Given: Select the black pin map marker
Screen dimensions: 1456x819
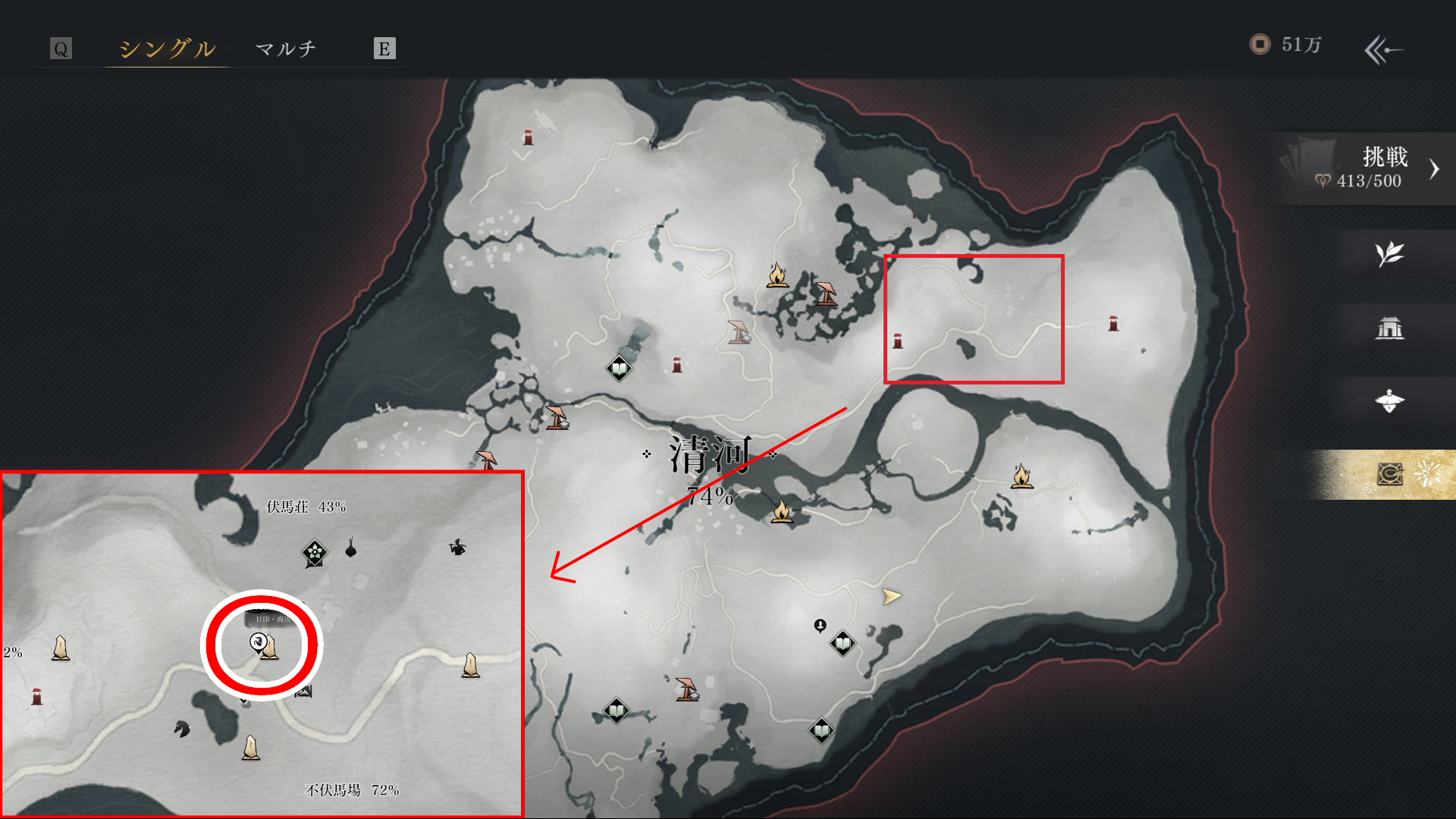Looking at the screenshot, I should point(820,626).
